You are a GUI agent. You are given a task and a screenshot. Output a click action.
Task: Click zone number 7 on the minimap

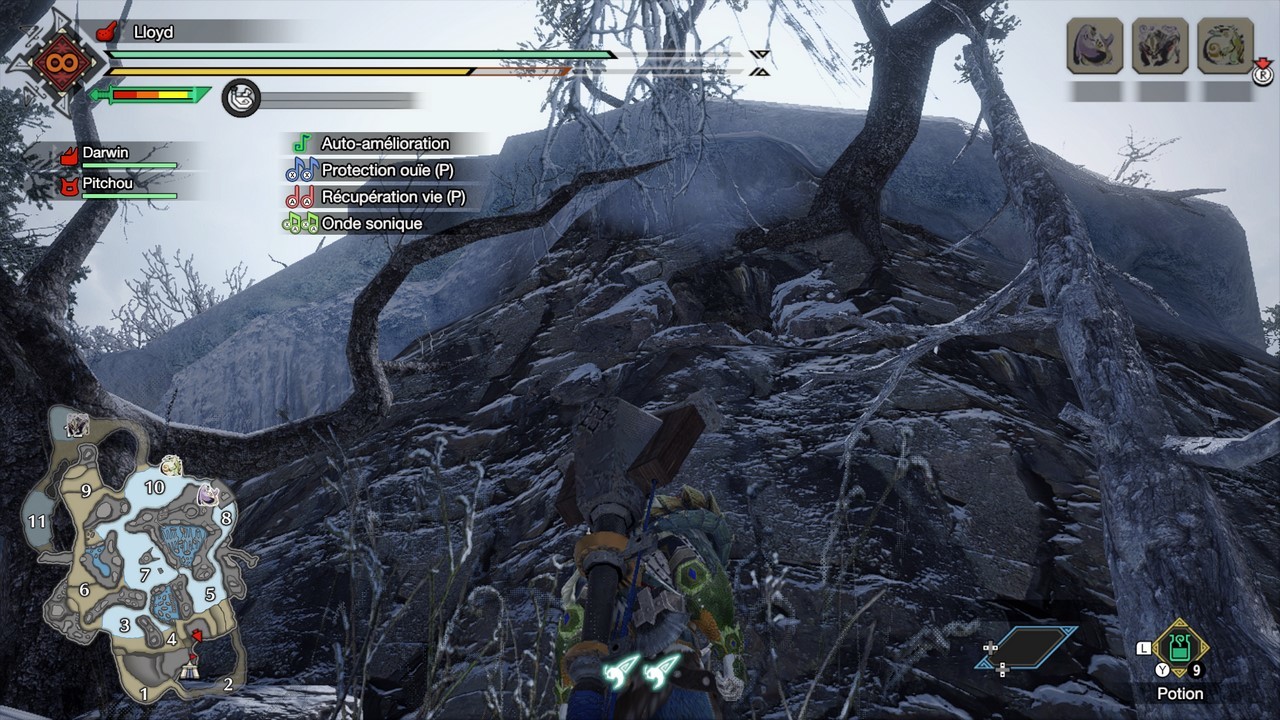point(144,574)
